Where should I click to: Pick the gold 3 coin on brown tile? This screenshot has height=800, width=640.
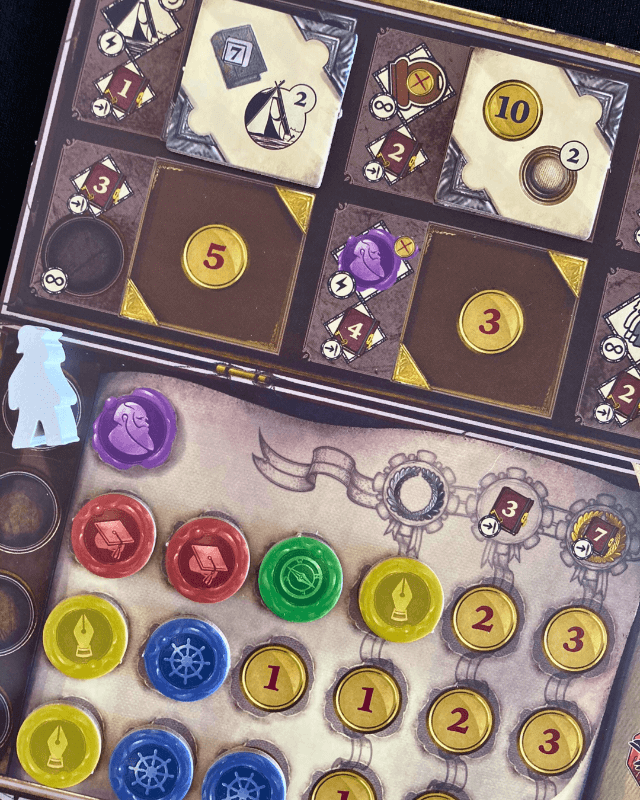pos(490,321)
